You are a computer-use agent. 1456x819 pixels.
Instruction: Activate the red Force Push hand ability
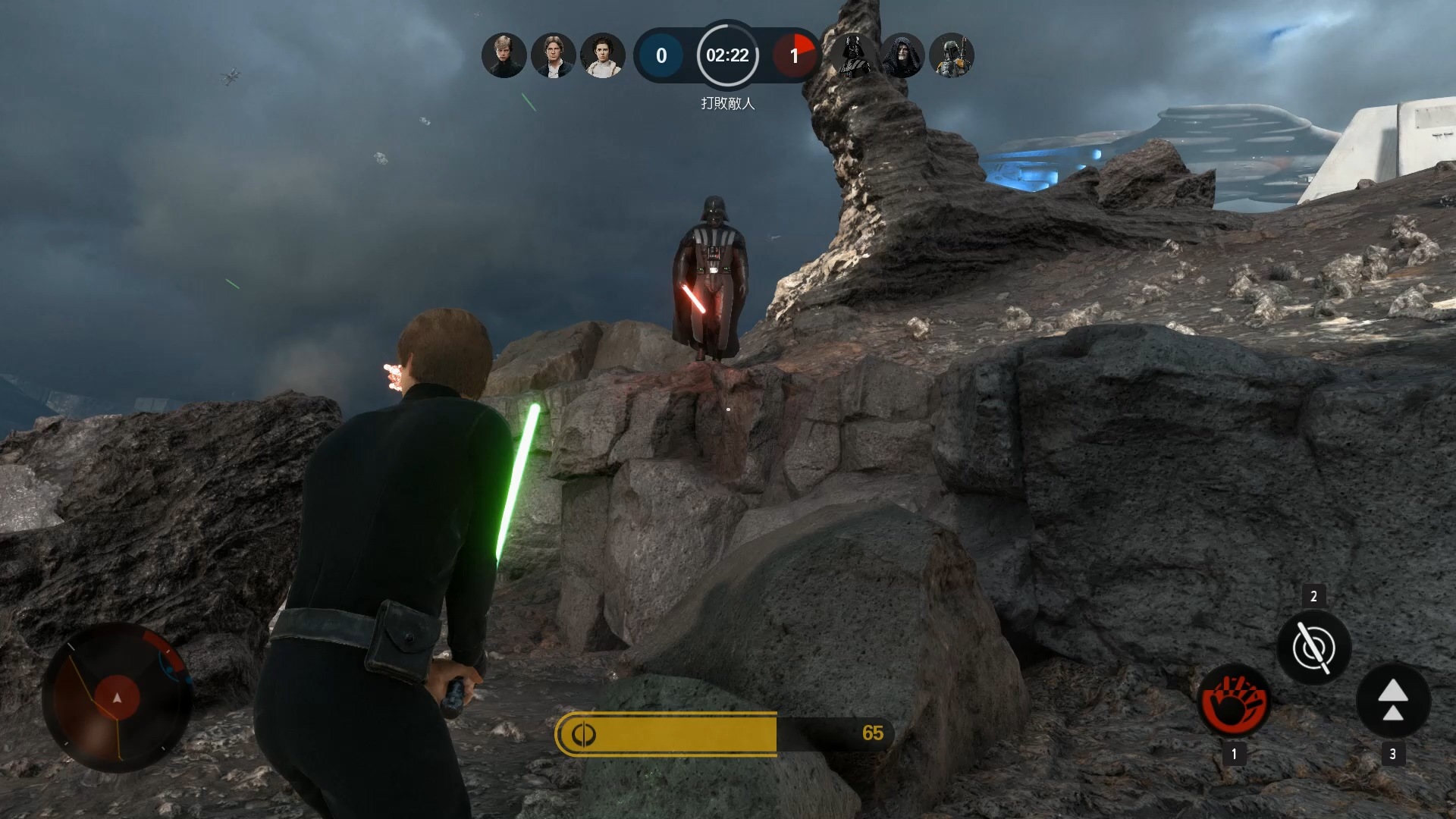(1234, 700)
